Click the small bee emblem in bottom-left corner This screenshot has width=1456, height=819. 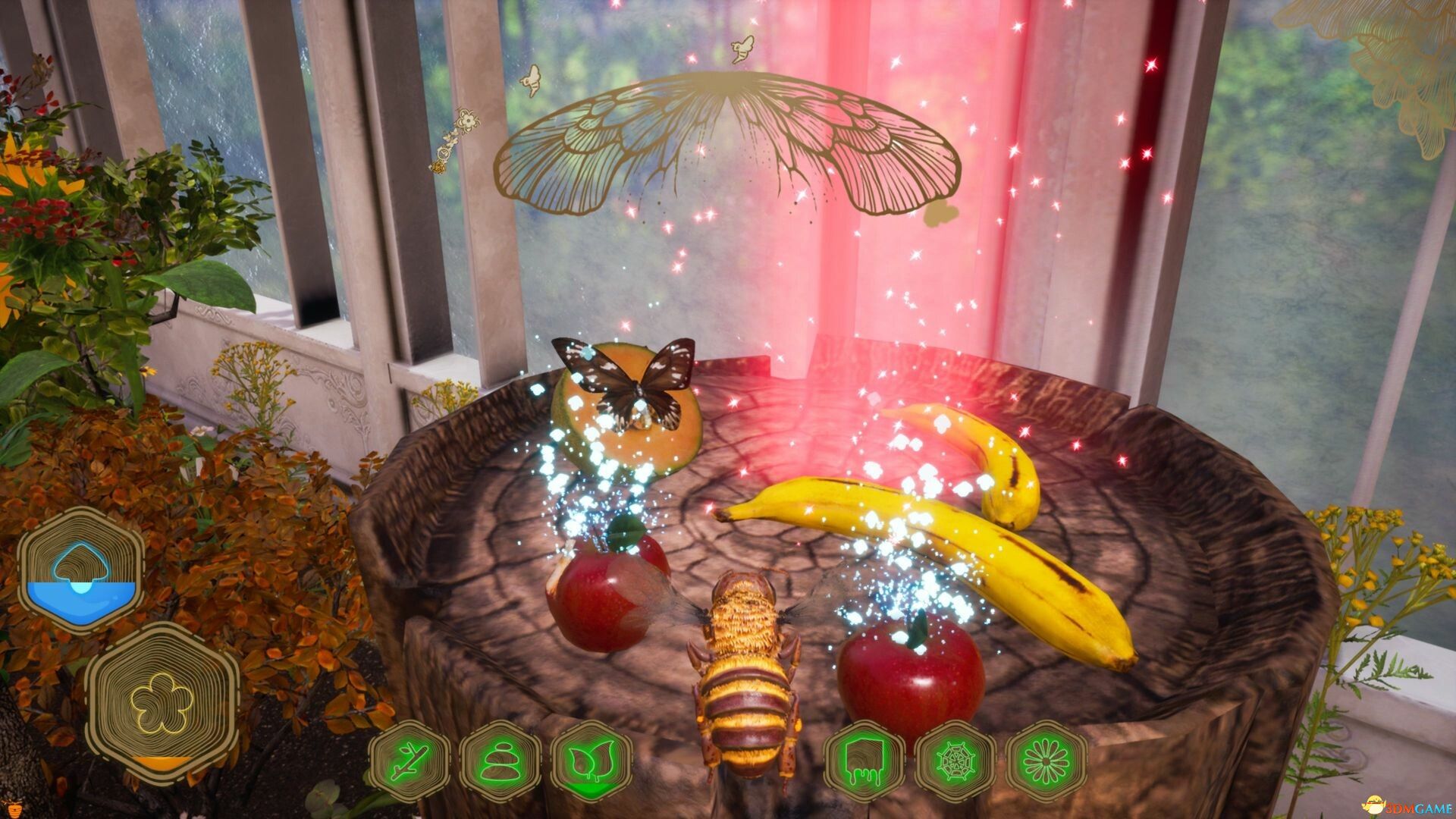(x=14, y=810)
